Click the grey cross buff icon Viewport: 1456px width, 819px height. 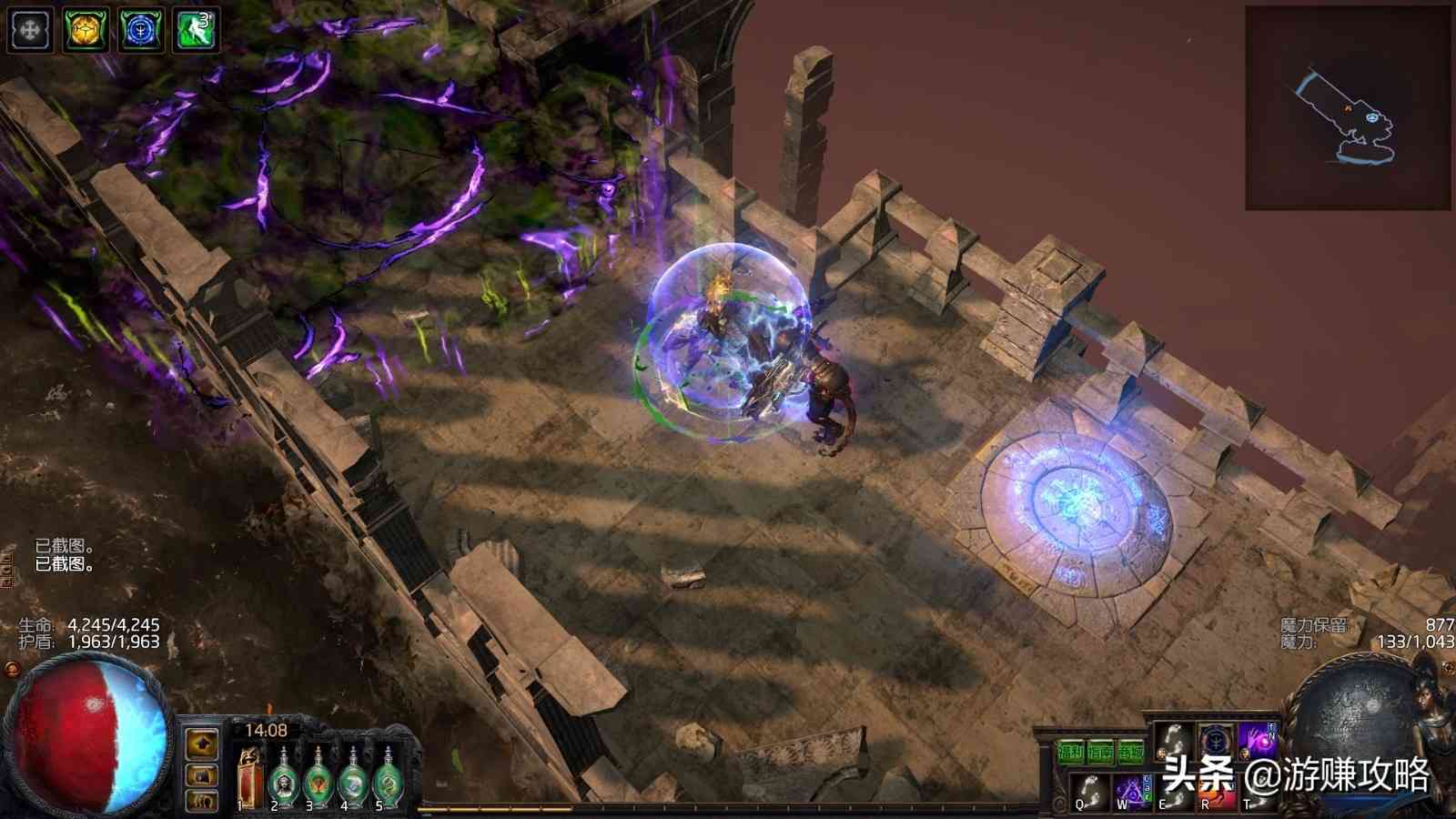[x=30, y=30]
